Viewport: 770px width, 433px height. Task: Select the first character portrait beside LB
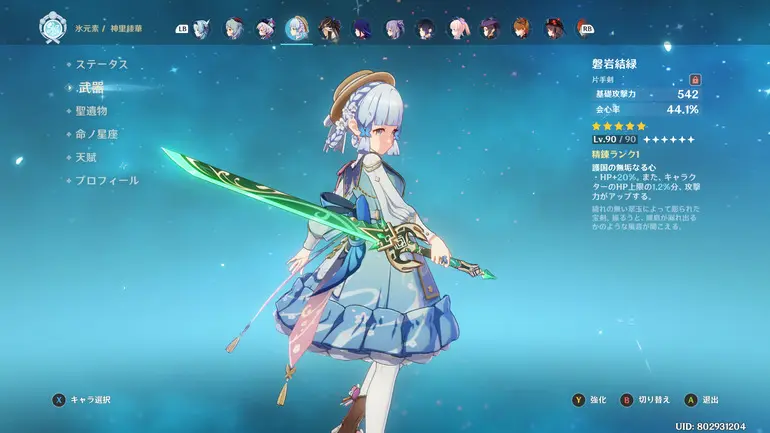tap(202, 28)
